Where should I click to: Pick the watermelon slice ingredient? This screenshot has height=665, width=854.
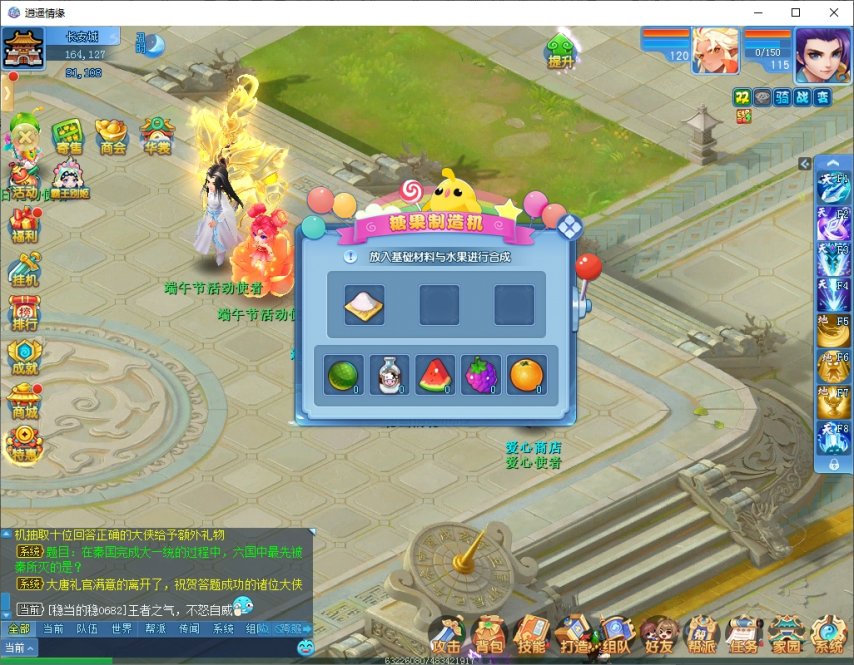435,375
